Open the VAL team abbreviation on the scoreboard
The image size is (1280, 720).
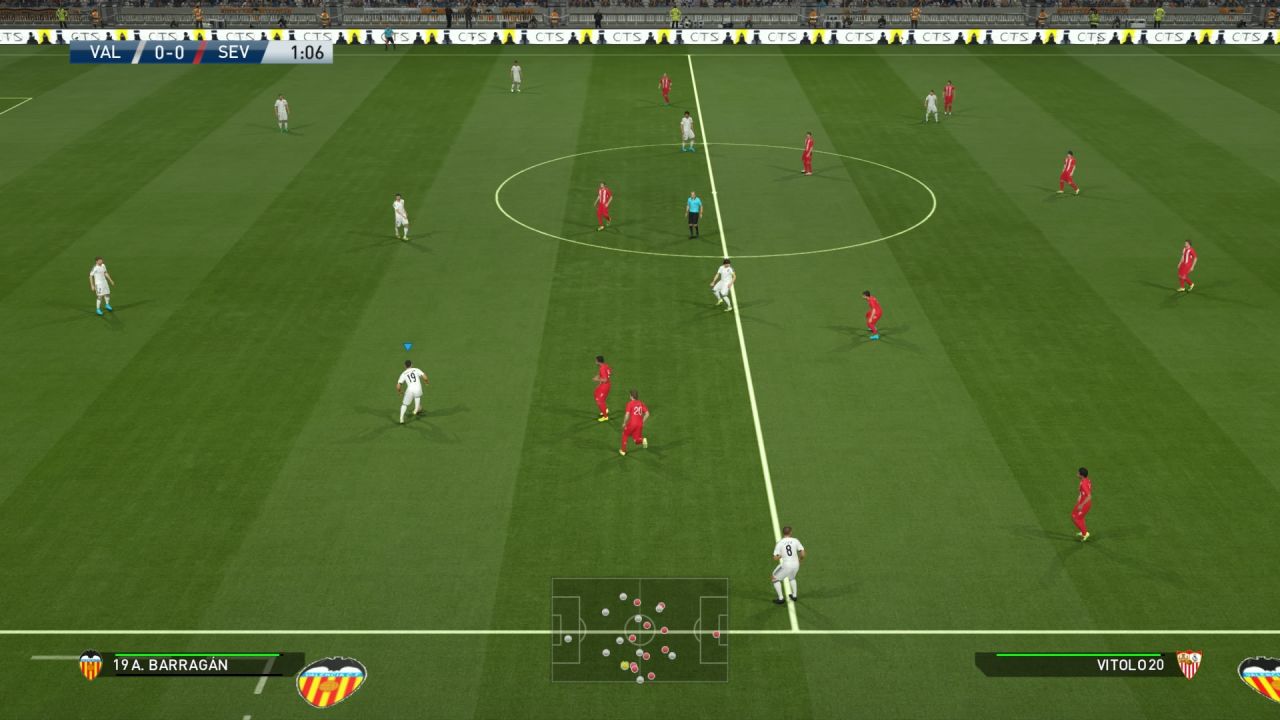(x=108, y=52)
